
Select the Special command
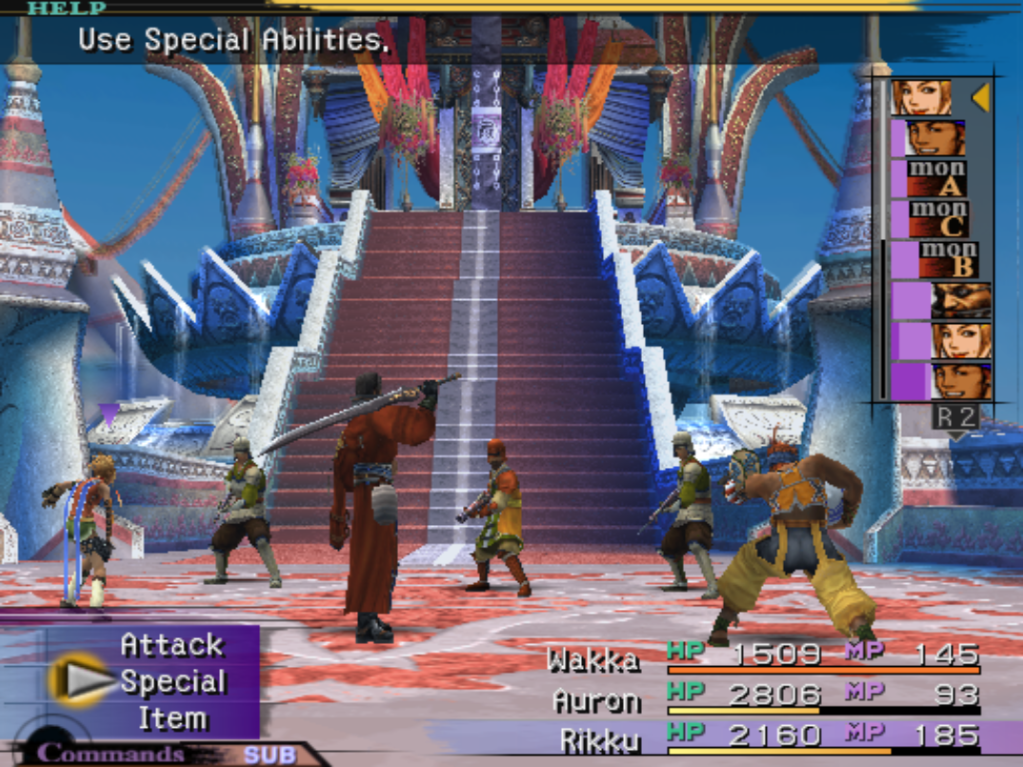pyautogui.click(x=173, y=682)
